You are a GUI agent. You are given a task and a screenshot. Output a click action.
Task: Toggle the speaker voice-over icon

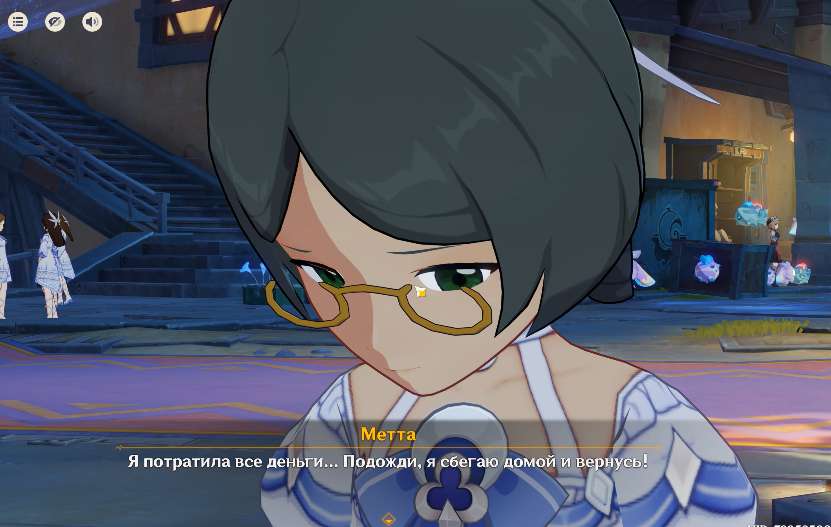[92, 21]
